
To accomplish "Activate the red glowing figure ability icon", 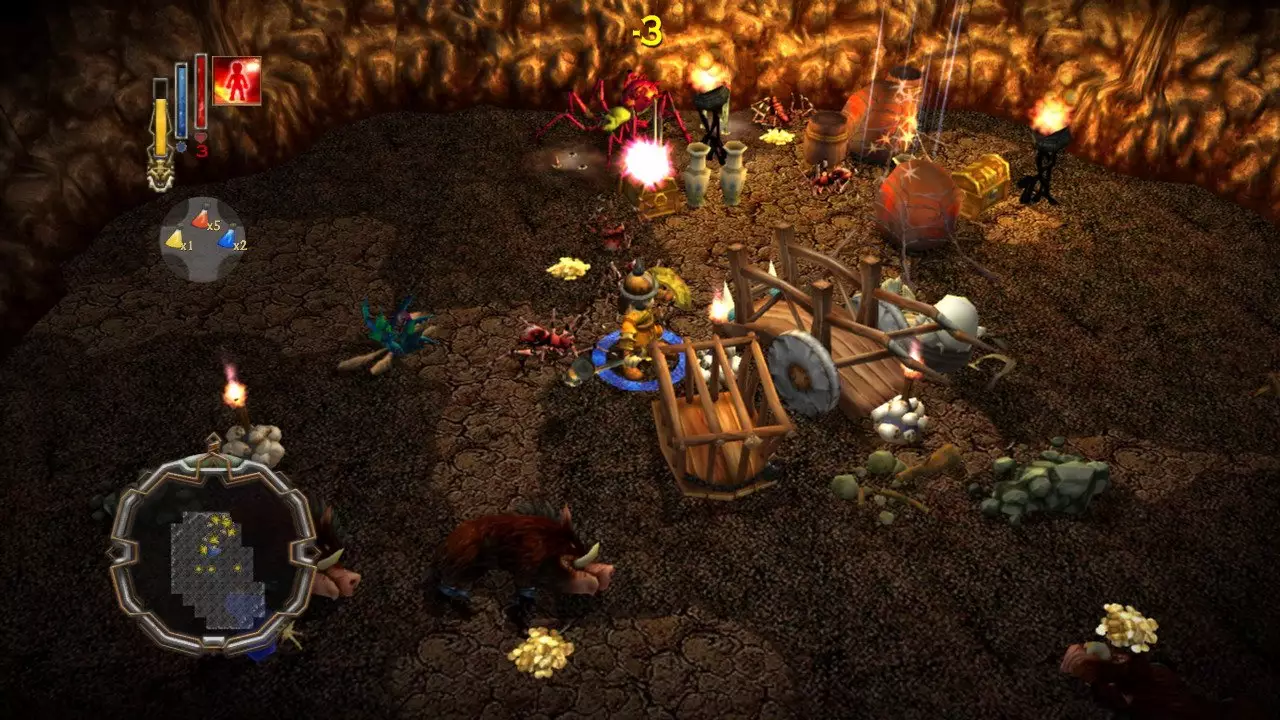I will pyautogui.click(x=237, y=81).
